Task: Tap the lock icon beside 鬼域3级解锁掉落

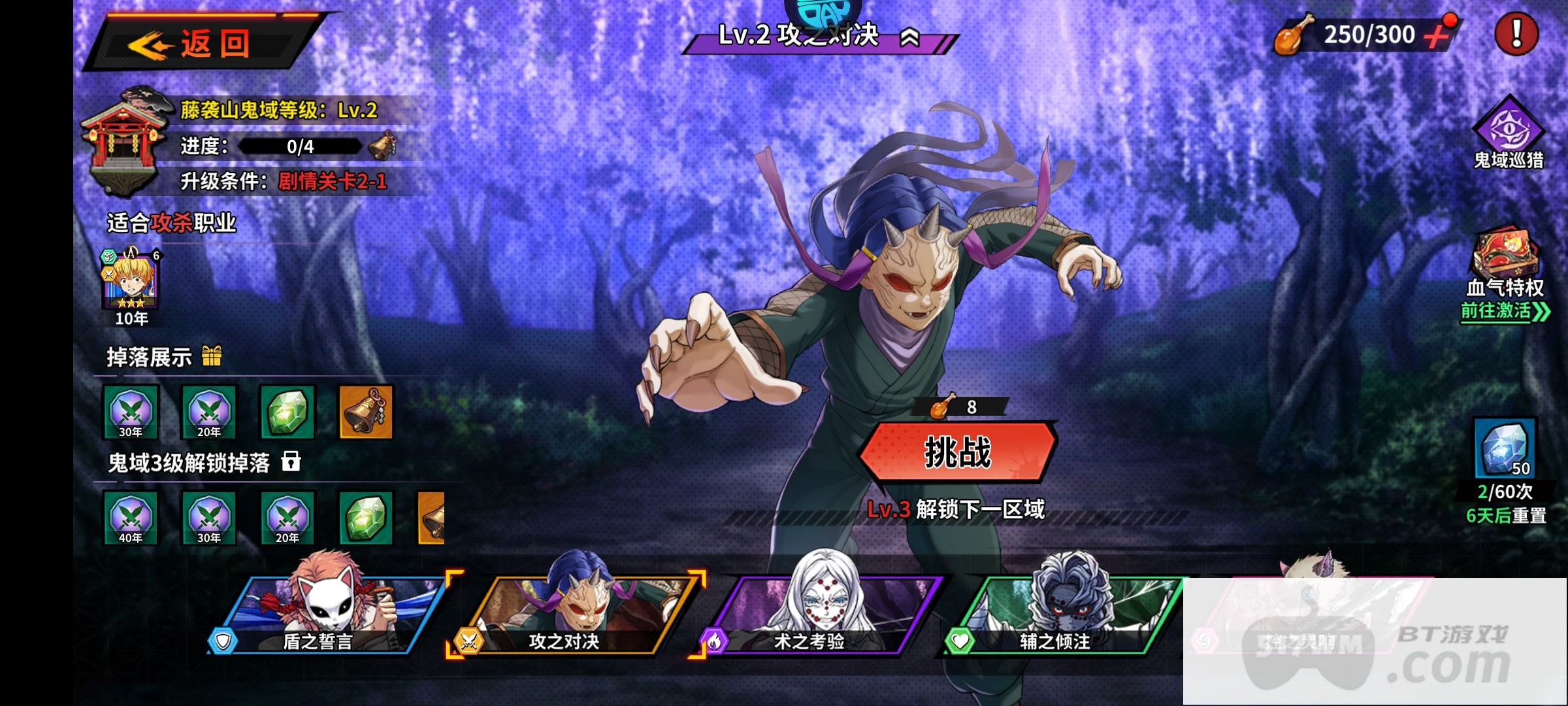Action: (x=291, y=462)
